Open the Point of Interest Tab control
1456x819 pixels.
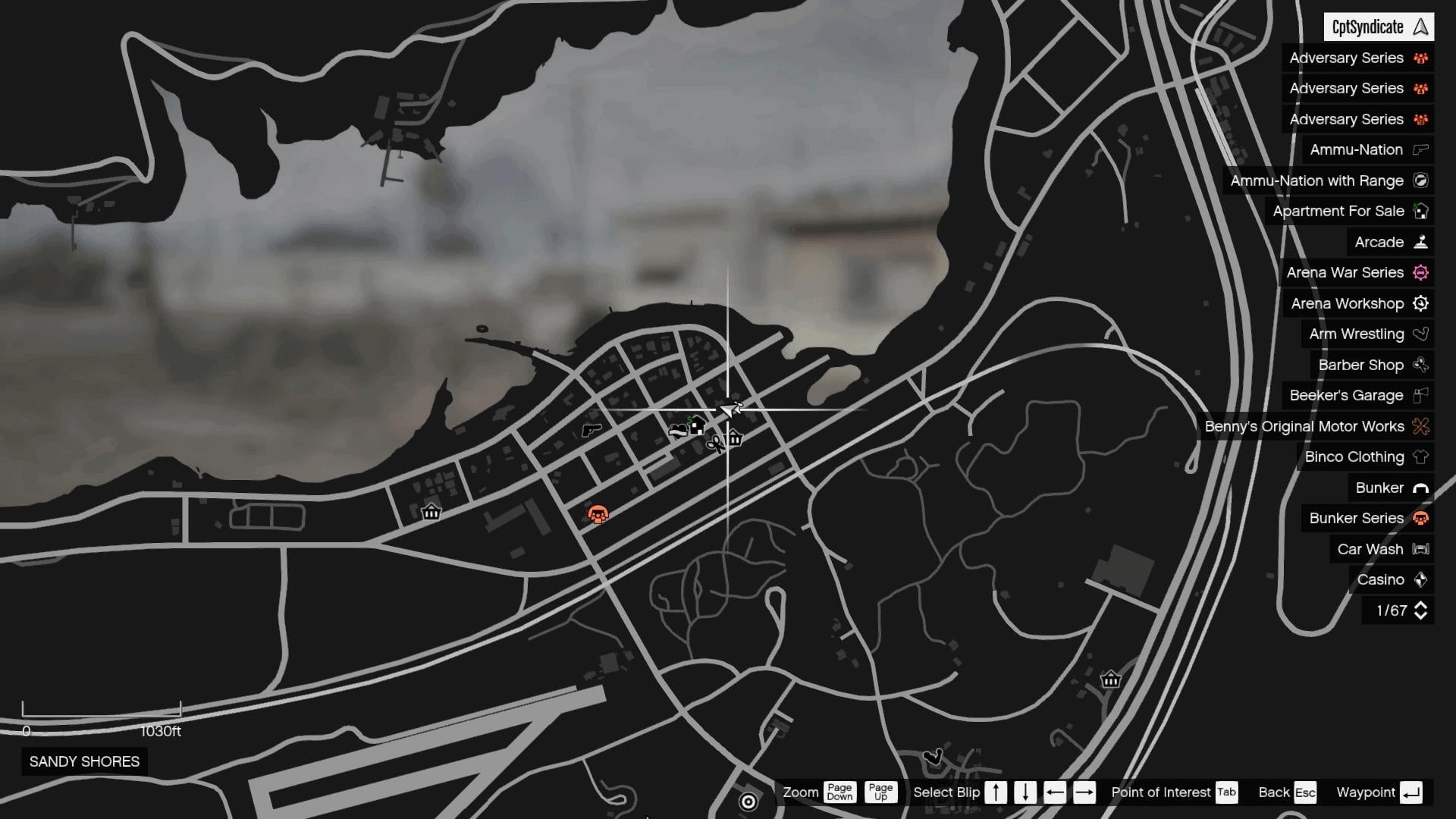click(x=1225, y=792)
